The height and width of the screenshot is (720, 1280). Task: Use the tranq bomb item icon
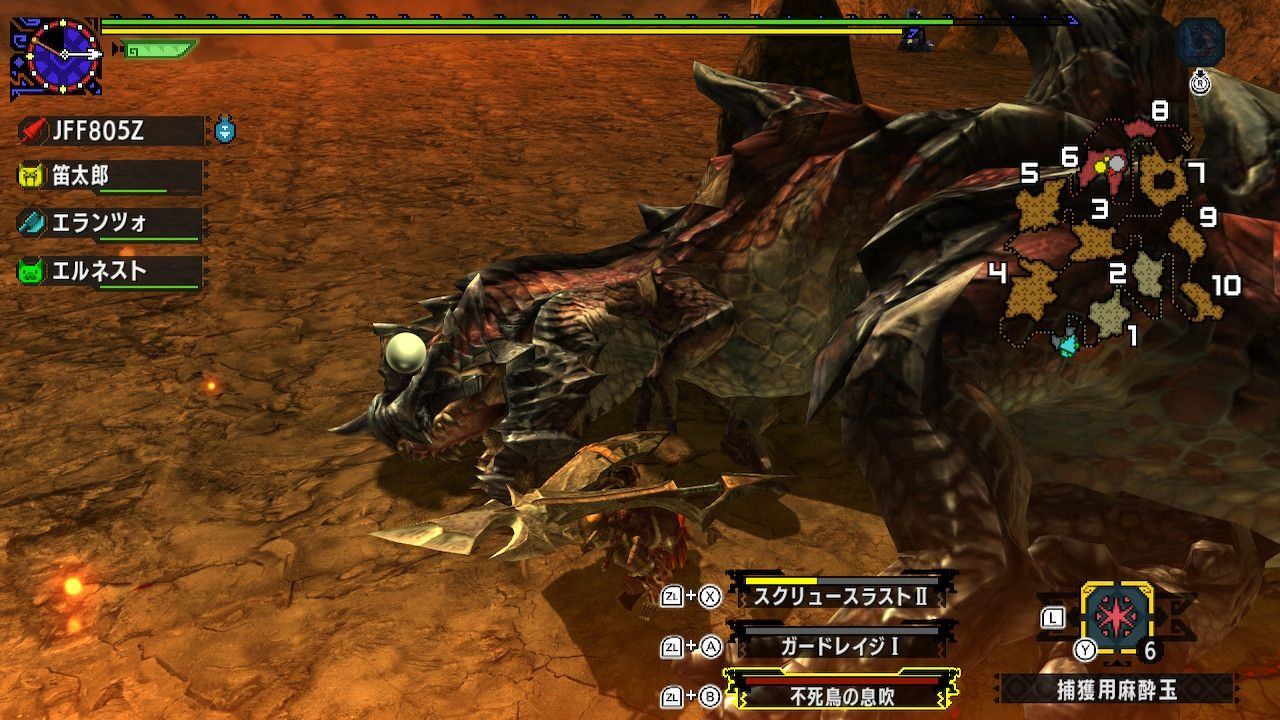point(1120,617)
